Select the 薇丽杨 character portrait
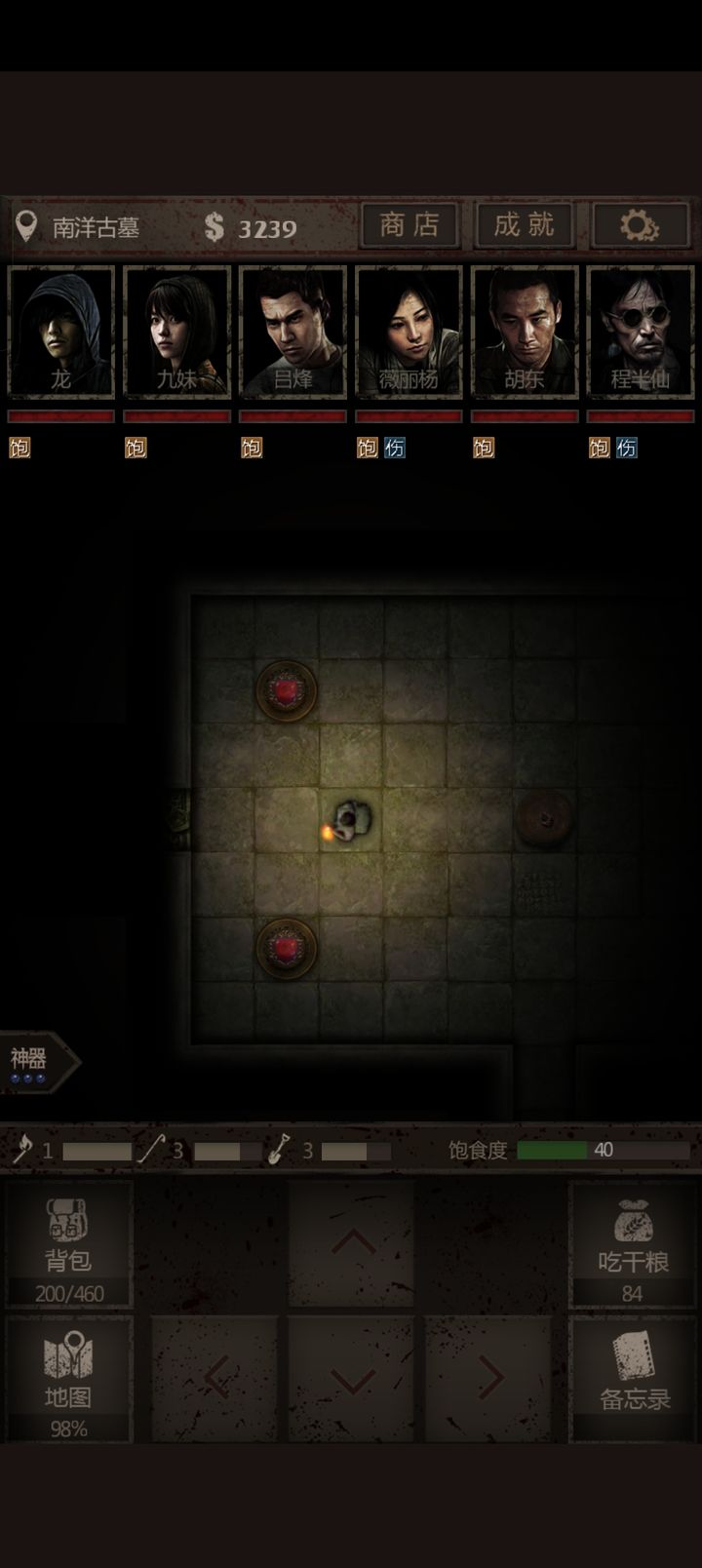The width and height of the screenshot is (702, 1568). pos(409,333)
